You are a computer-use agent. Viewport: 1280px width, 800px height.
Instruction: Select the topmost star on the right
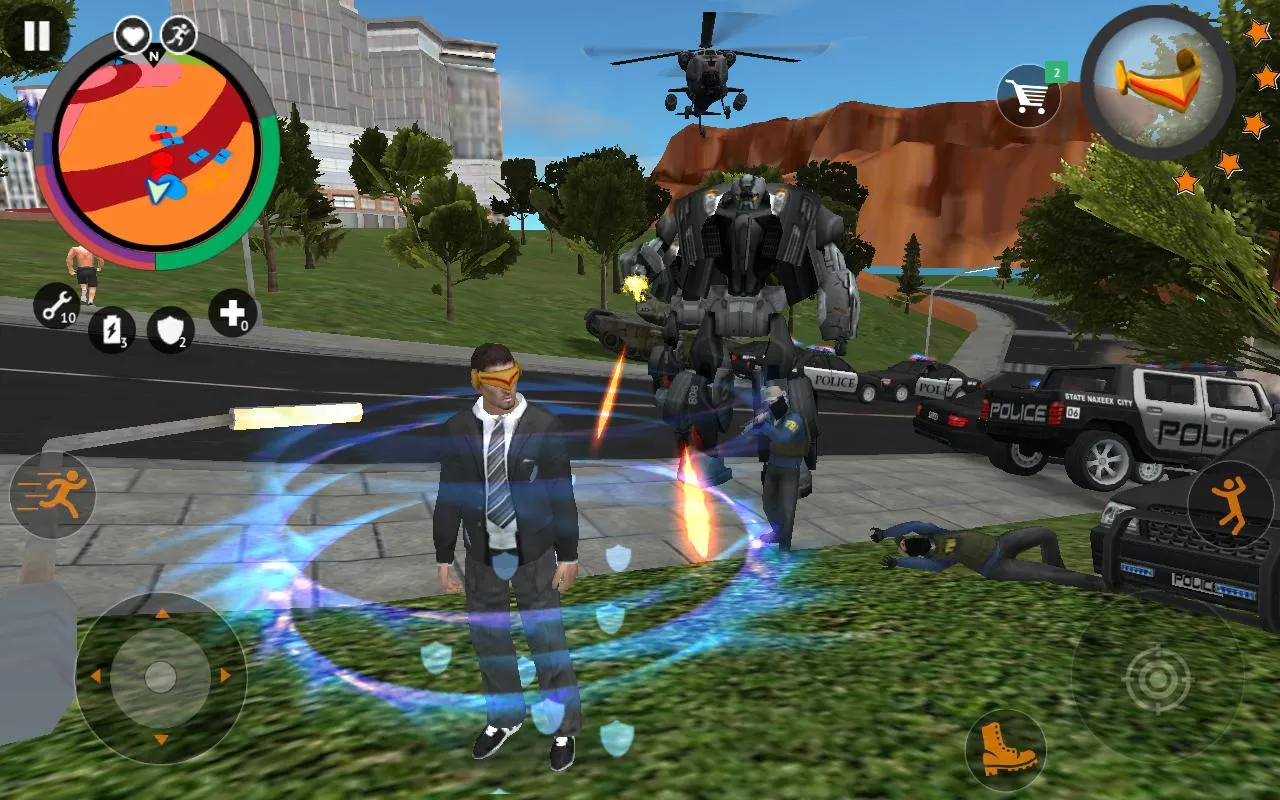click(x=1258, y=30)
